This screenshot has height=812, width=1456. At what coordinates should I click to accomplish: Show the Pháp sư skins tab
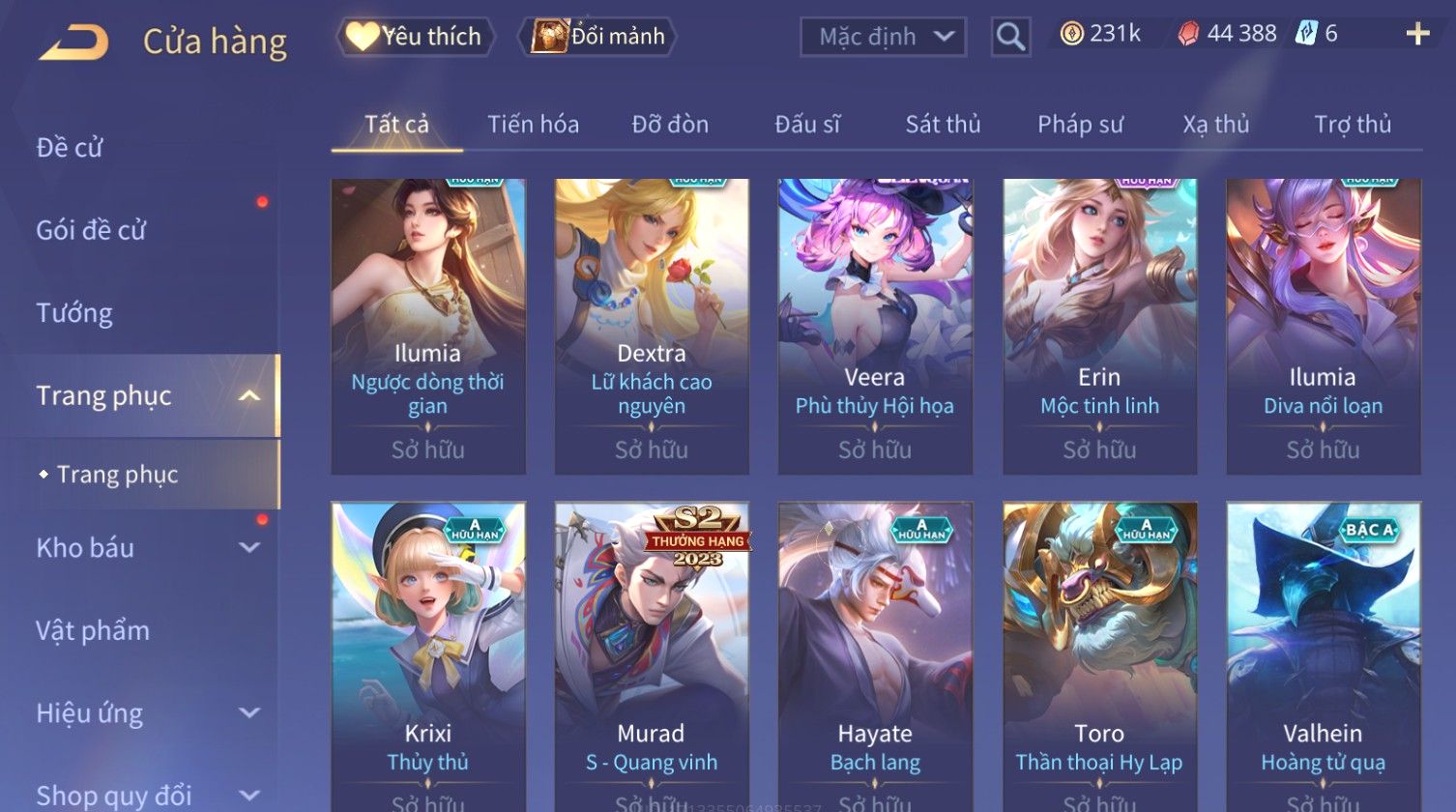pyautogui.click(x=1080, y=125)
